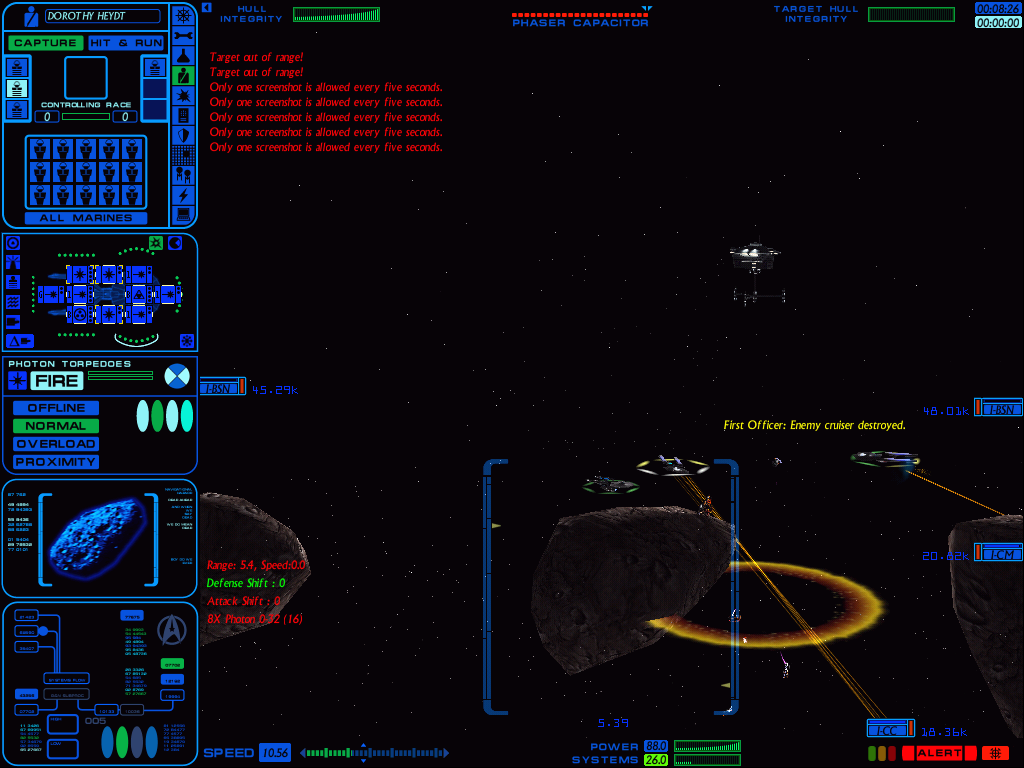
Task: Select the ECM target tag
Action: (999, 554)
